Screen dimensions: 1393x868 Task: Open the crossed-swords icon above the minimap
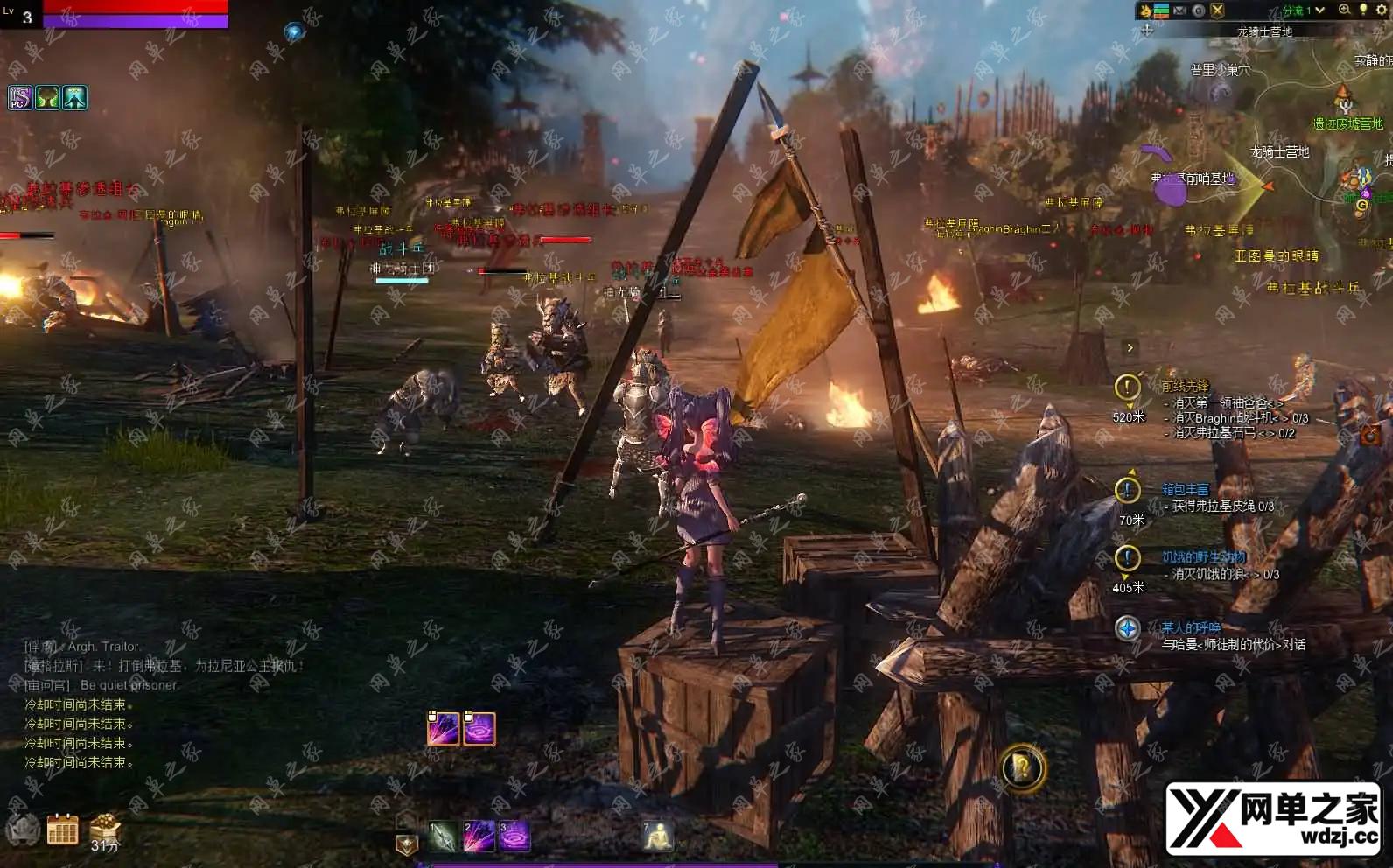[x=1217, y=10]
